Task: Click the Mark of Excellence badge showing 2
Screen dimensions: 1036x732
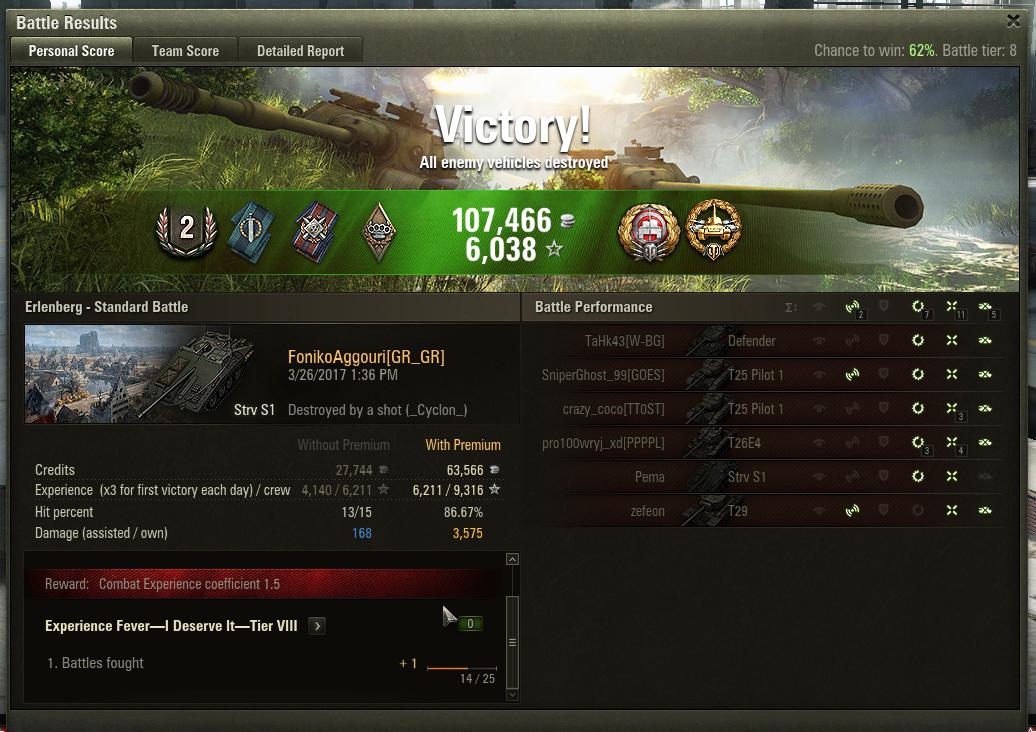Action: point(186,230)
